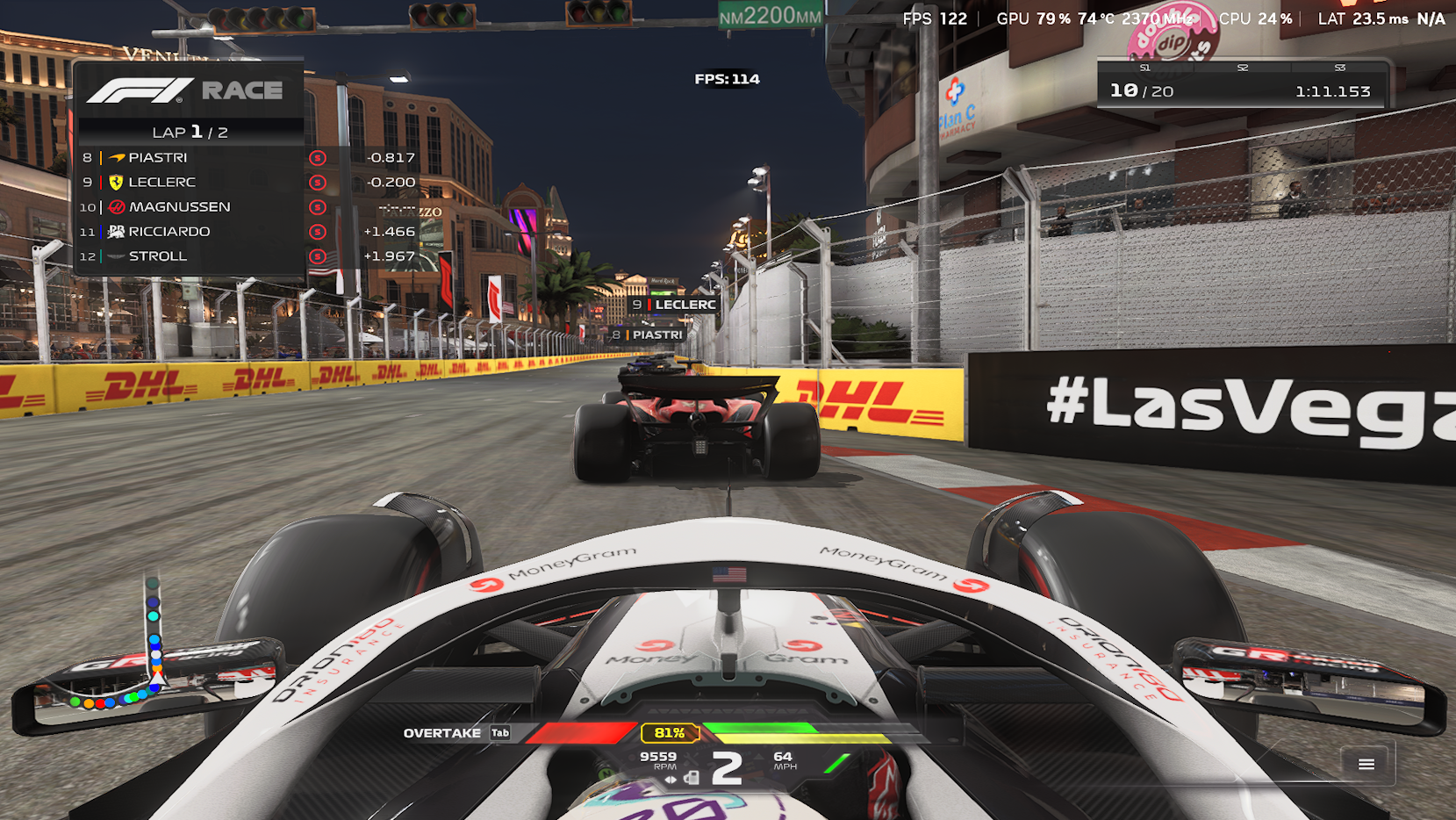This screenshot has width=1456, height=820.
Task: Open the MFD hamburger menu icon
Action: coord(1366,765)
